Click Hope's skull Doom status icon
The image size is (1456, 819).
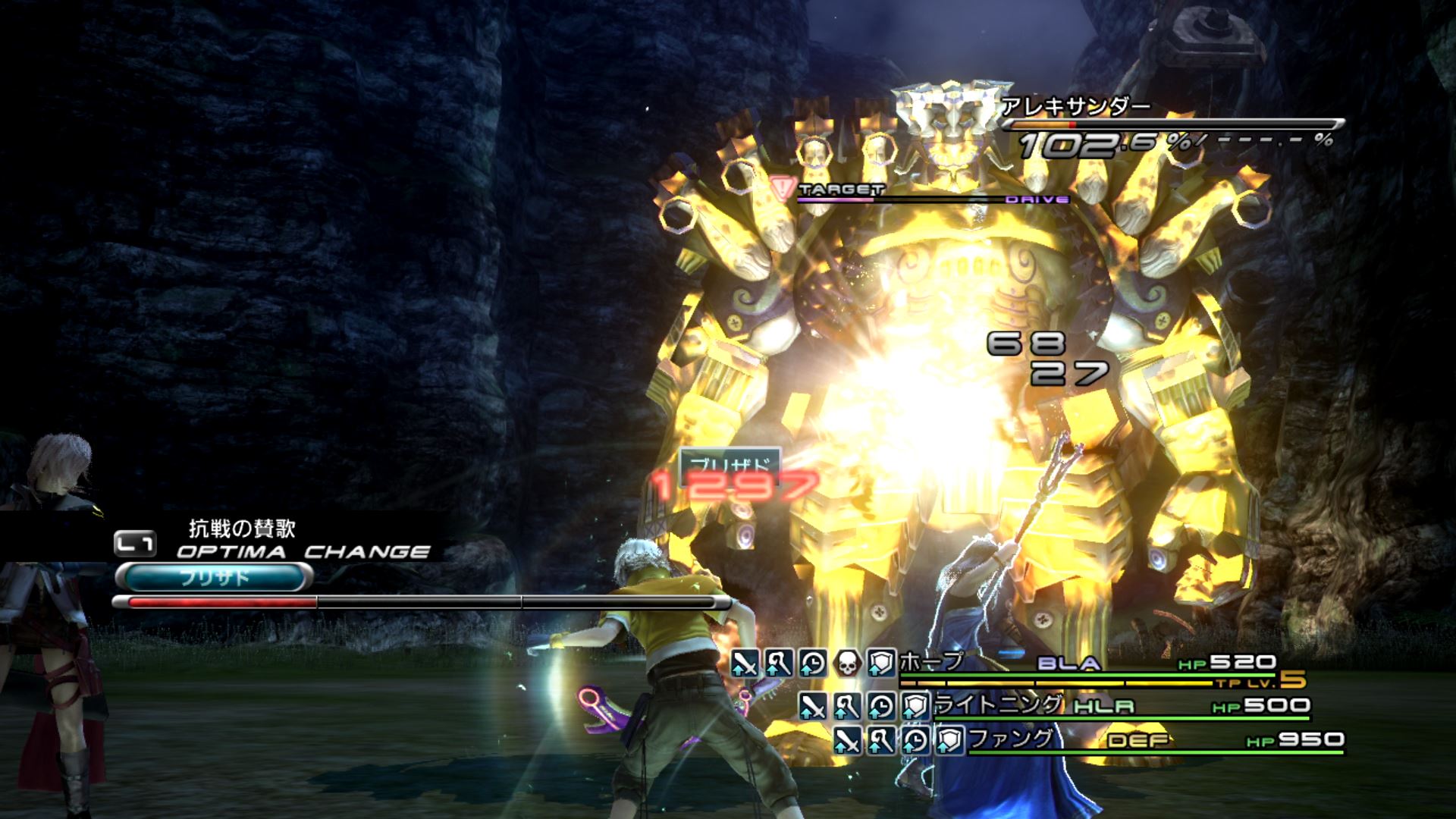click(x=847, y=664)
